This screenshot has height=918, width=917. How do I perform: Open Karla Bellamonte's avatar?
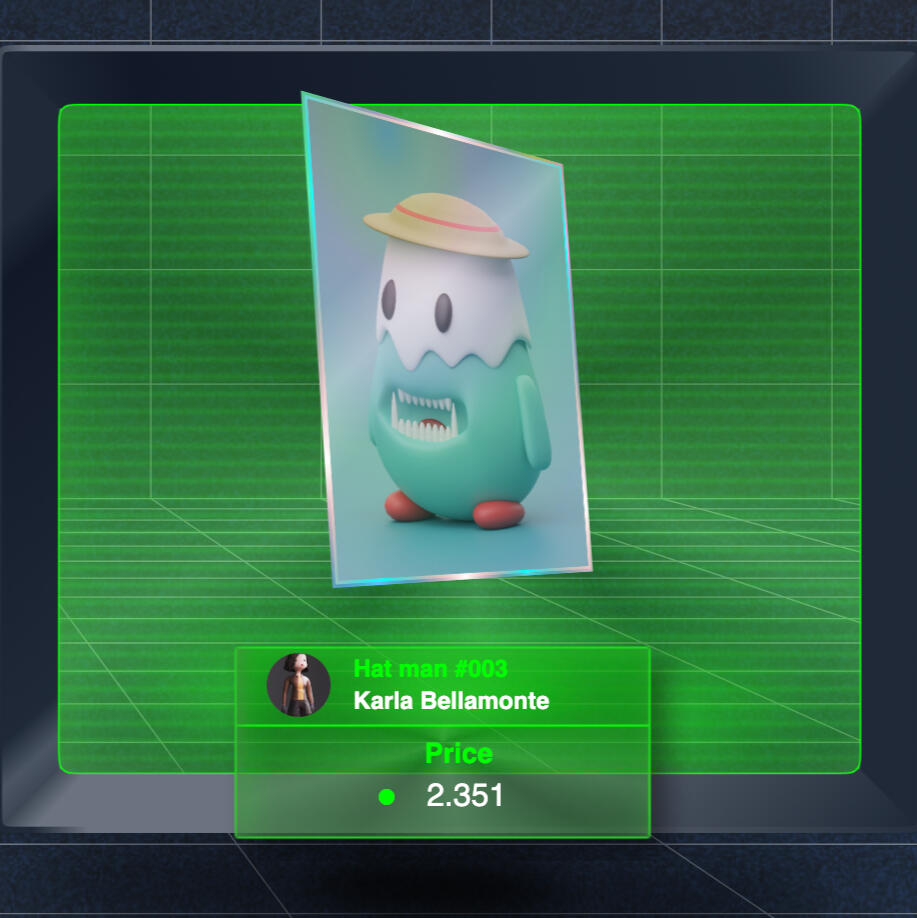pos(298,685)
